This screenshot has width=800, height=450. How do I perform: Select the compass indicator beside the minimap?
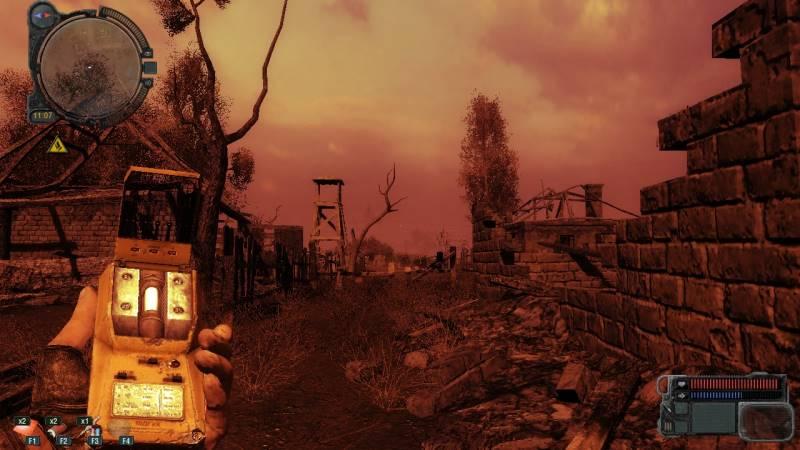(x=43, y=15)
